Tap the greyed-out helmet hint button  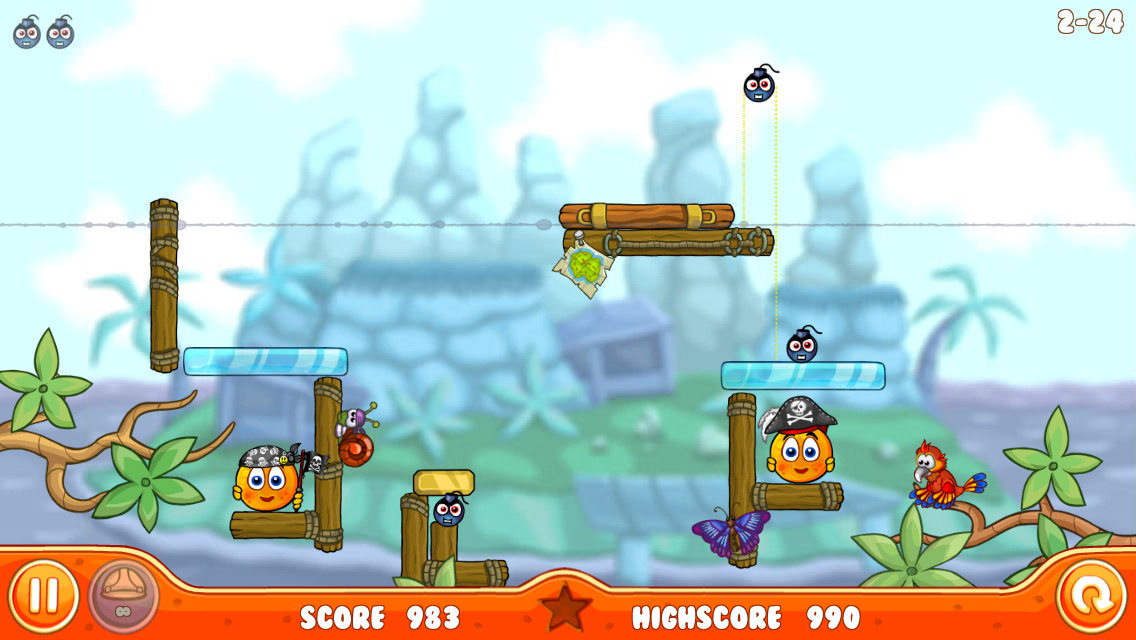pos(124,596)
